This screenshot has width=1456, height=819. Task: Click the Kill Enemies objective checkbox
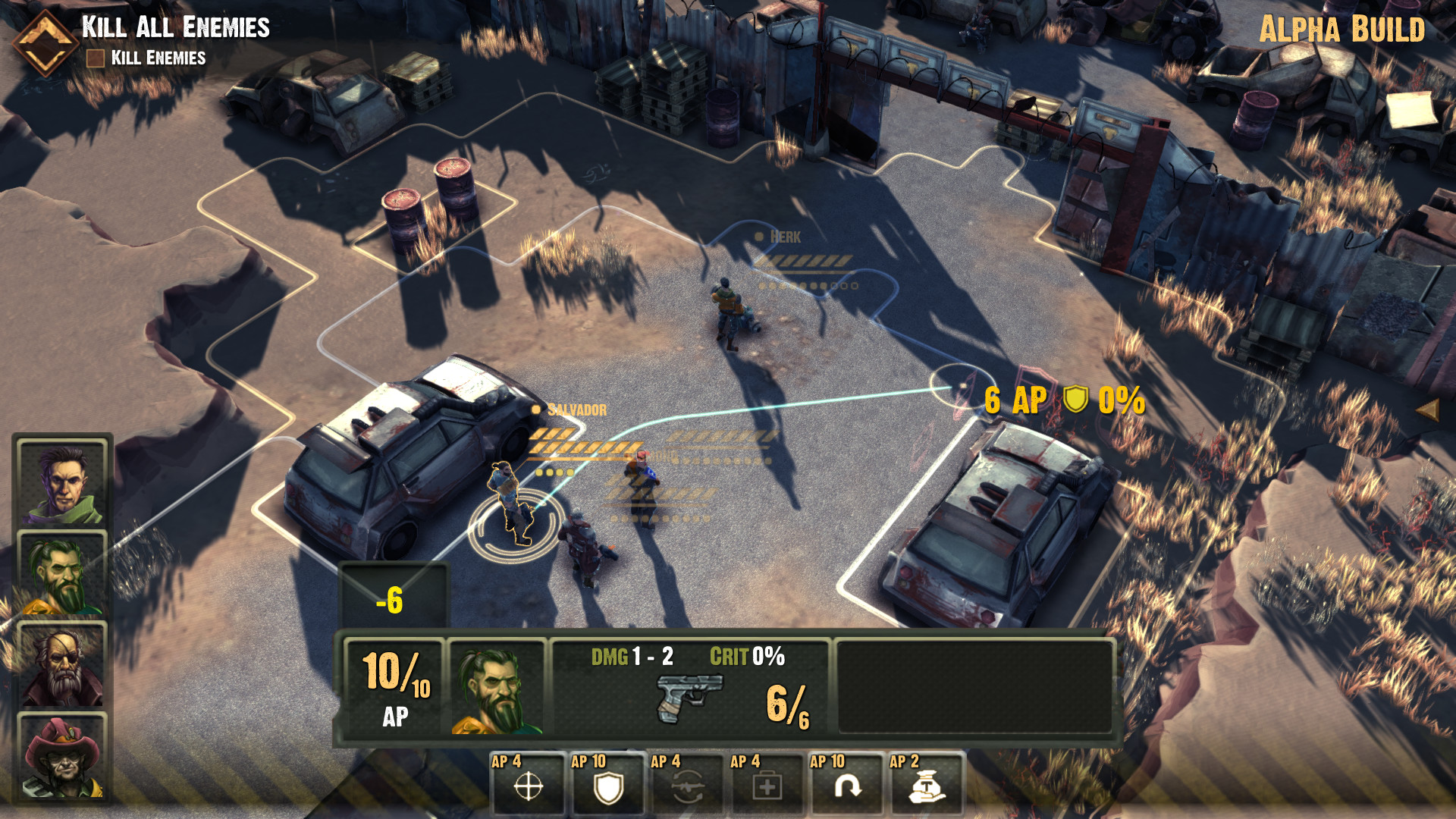point(96,58)
